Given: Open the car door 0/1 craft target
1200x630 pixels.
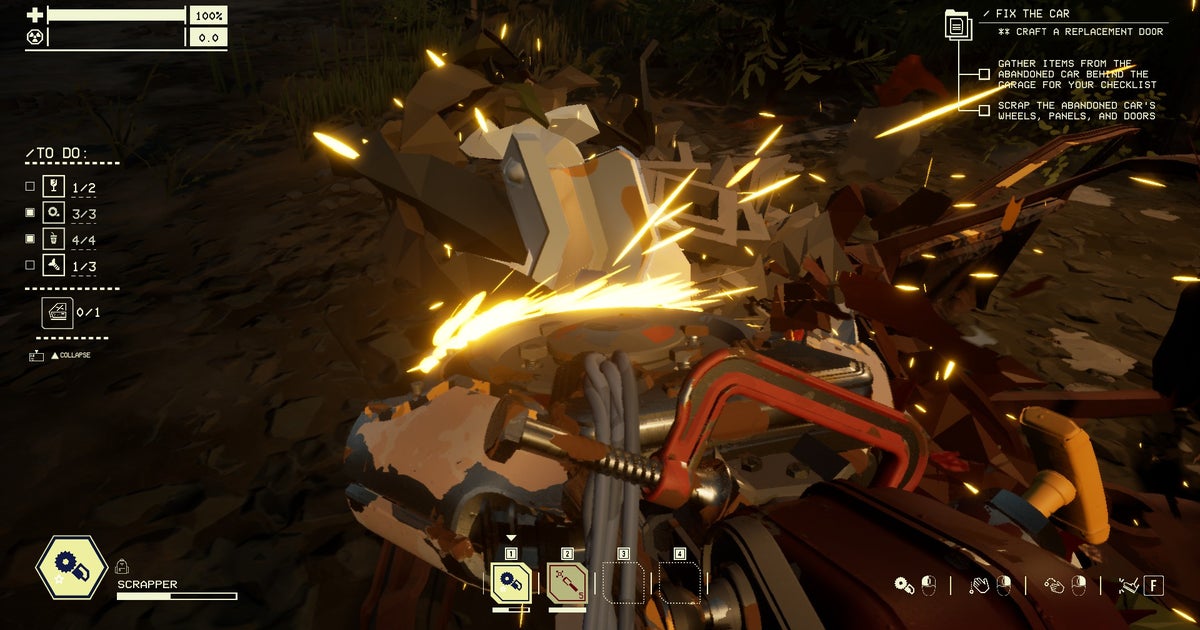Looking at the screenshot, I should 57,312.
